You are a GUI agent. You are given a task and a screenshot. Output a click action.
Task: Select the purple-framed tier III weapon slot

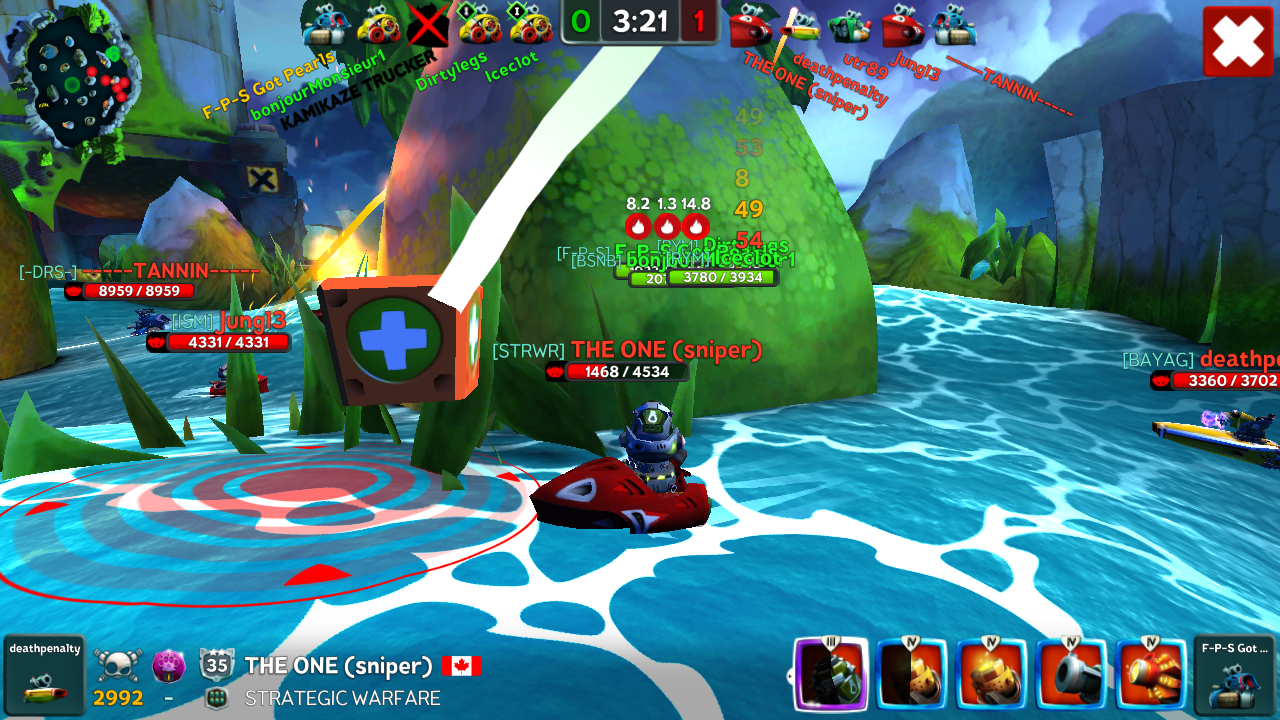[x=830, y=674]
